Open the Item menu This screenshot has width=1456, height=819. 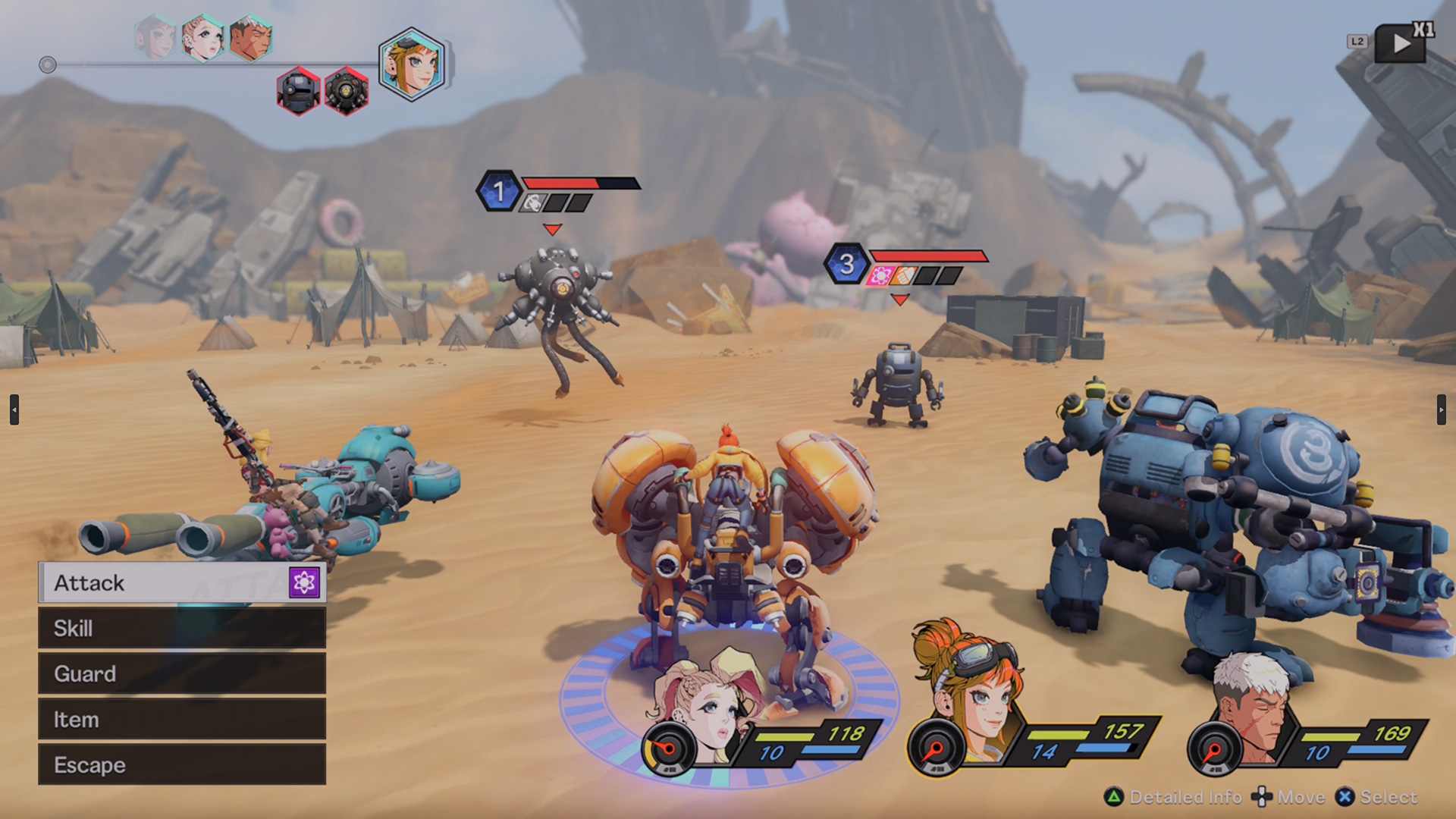[182, 719]
